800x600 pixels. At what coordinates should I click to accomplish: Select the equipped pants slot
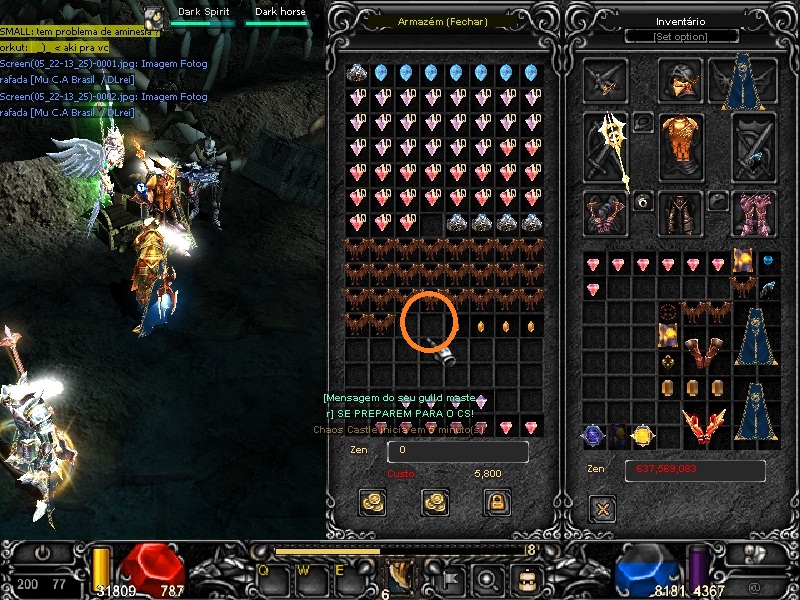click(x=680, y=213)
